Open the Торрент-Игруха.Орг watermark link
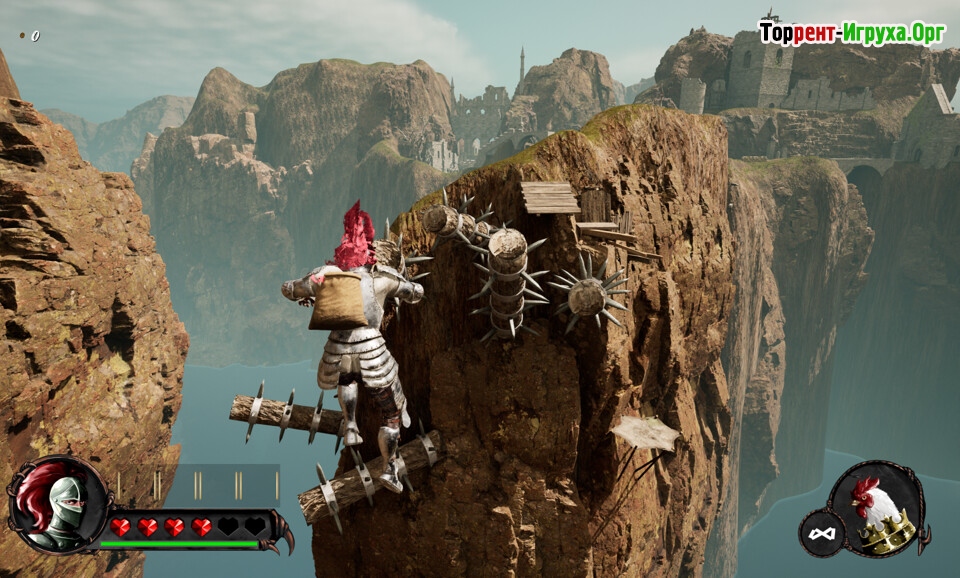Viewport: 960px width, 578px height. tap(851, 33)
